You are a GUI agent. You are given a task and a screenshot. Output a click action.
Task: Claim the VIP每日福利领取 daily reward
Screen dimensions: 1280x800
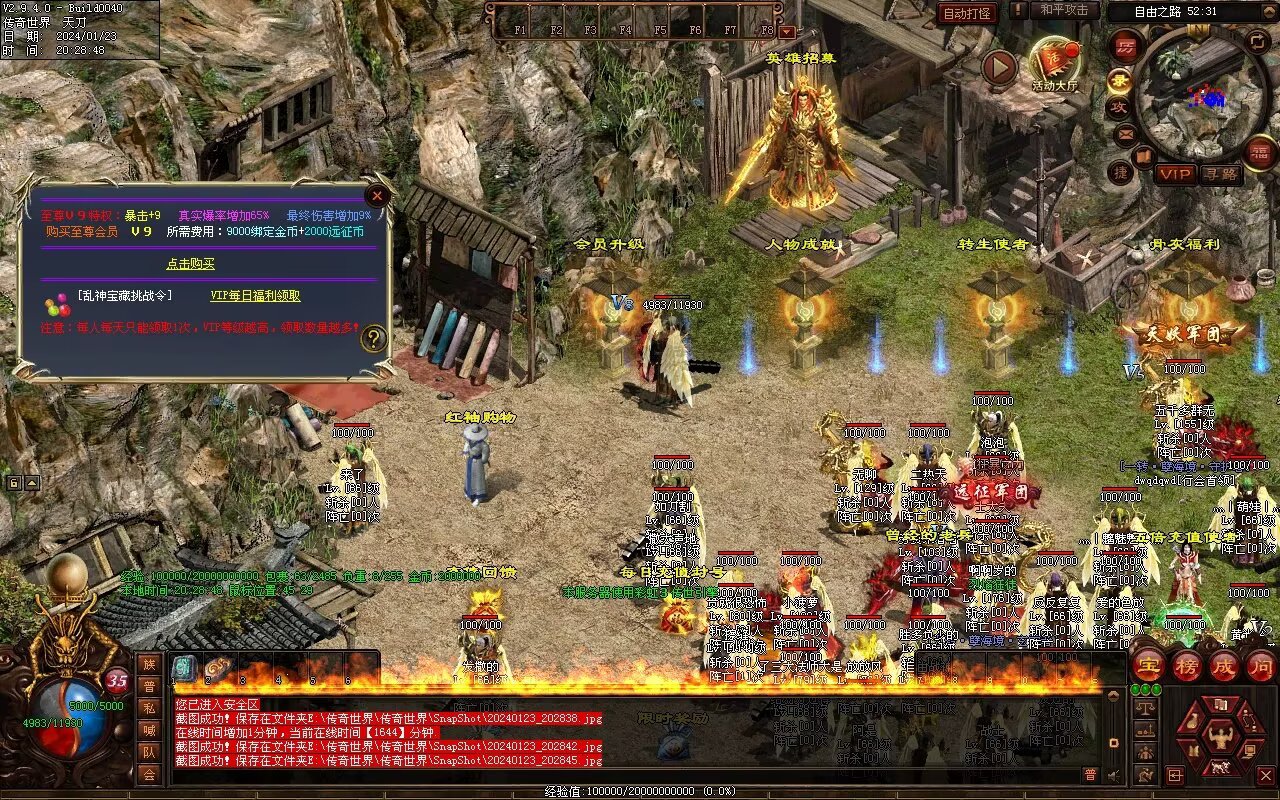(255, 296)
